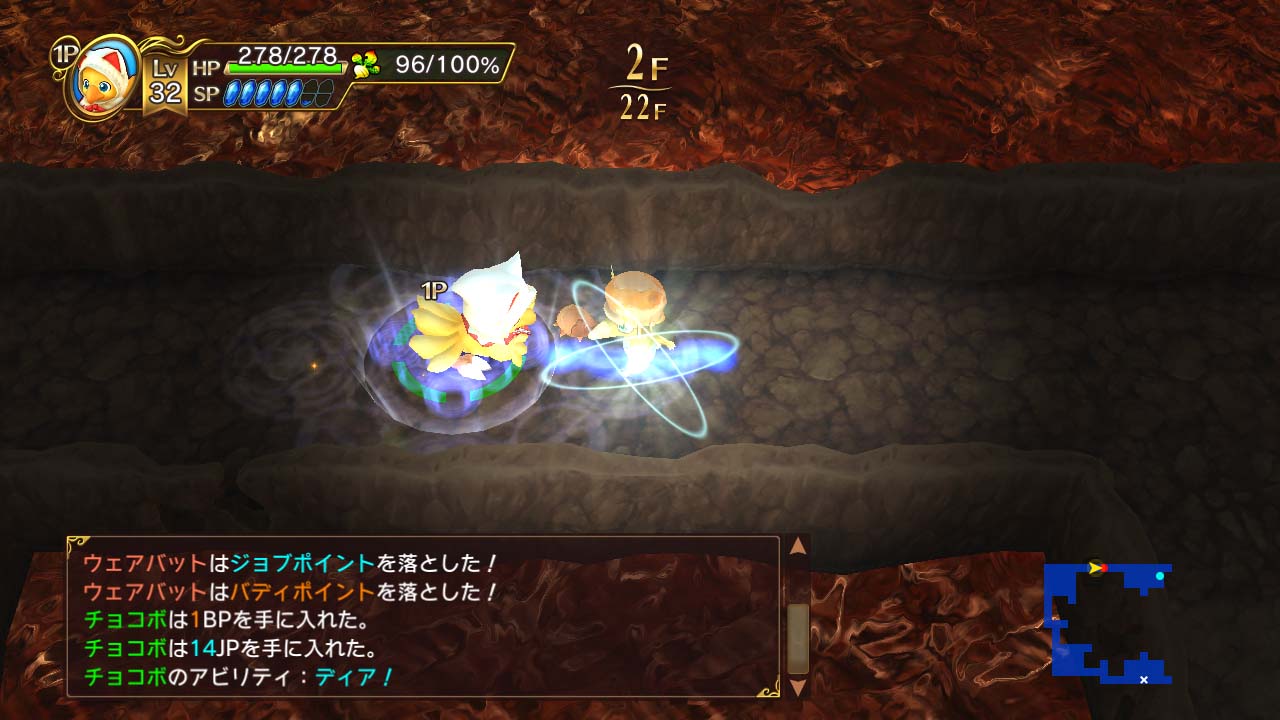Select the Lv 32 level badge
This screenshot has height=720, width=1280.
[x=167, y=81]
